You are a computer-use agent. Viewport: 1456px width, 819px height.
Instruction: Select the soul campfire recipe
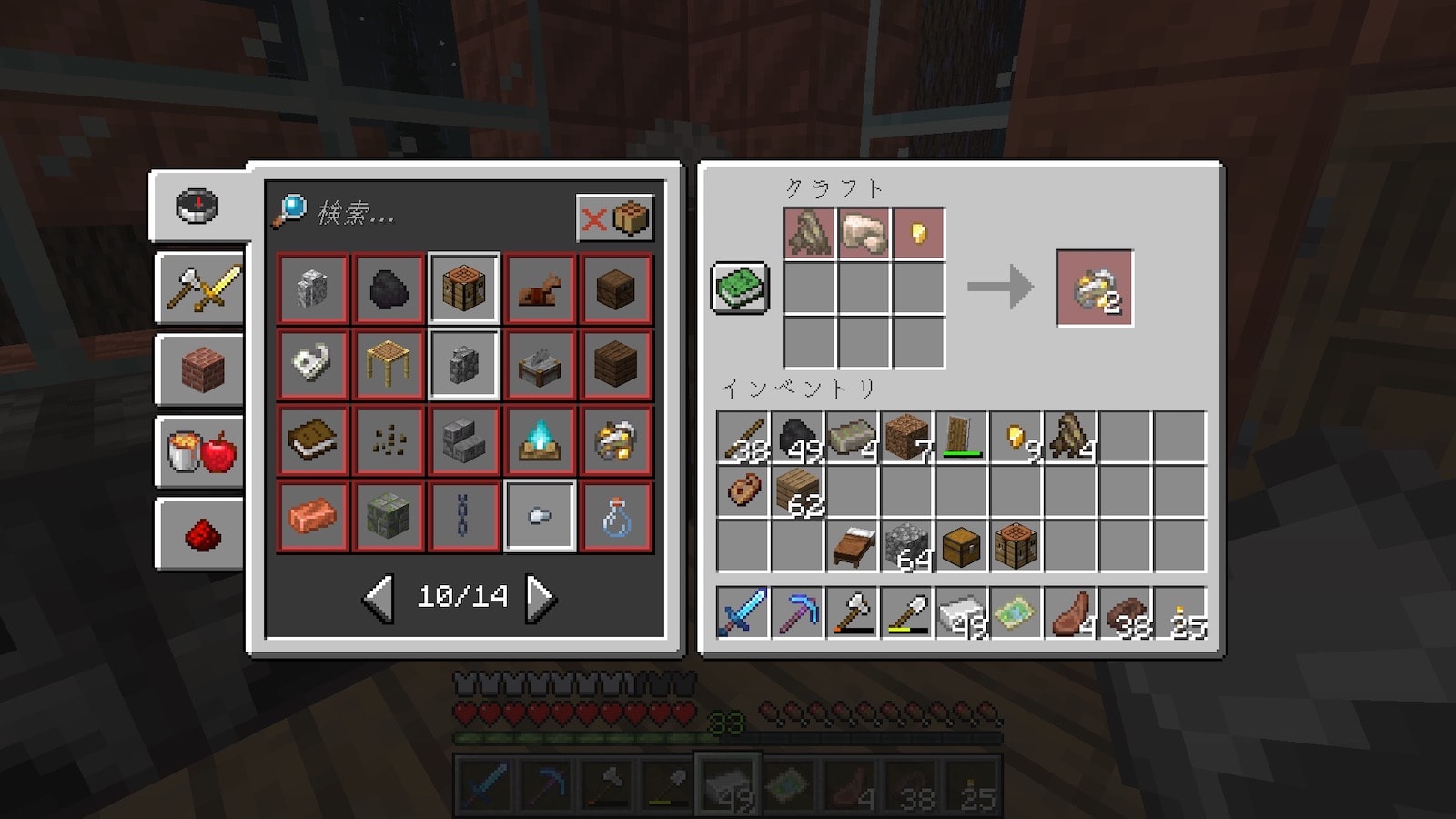click(540, 440)
